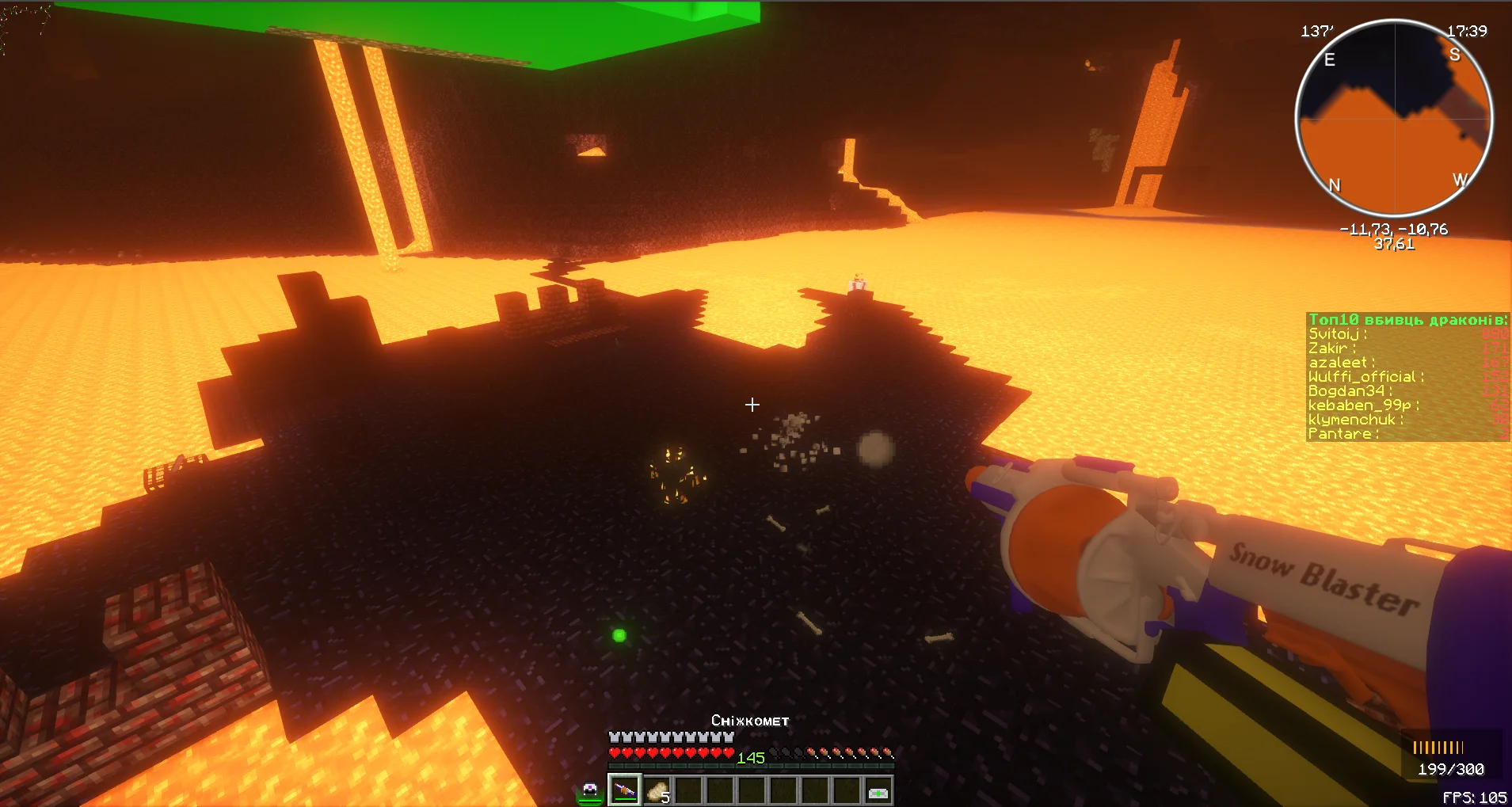Select the Snow Blaster hotbar slot
This screenshot has height=807, width=1512.
(x=624, y=790)
